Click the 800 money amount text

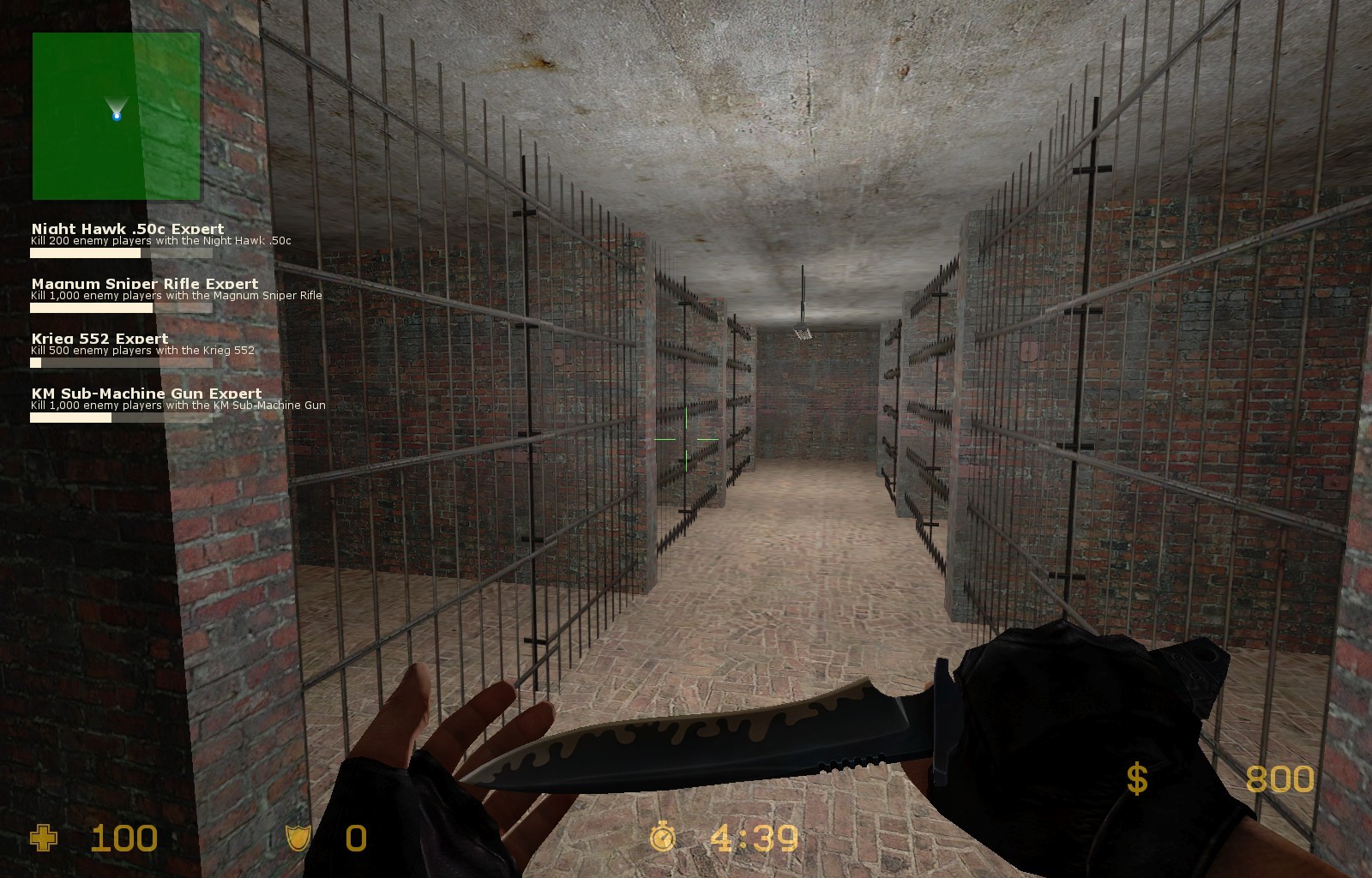(x=1279, y=779)
